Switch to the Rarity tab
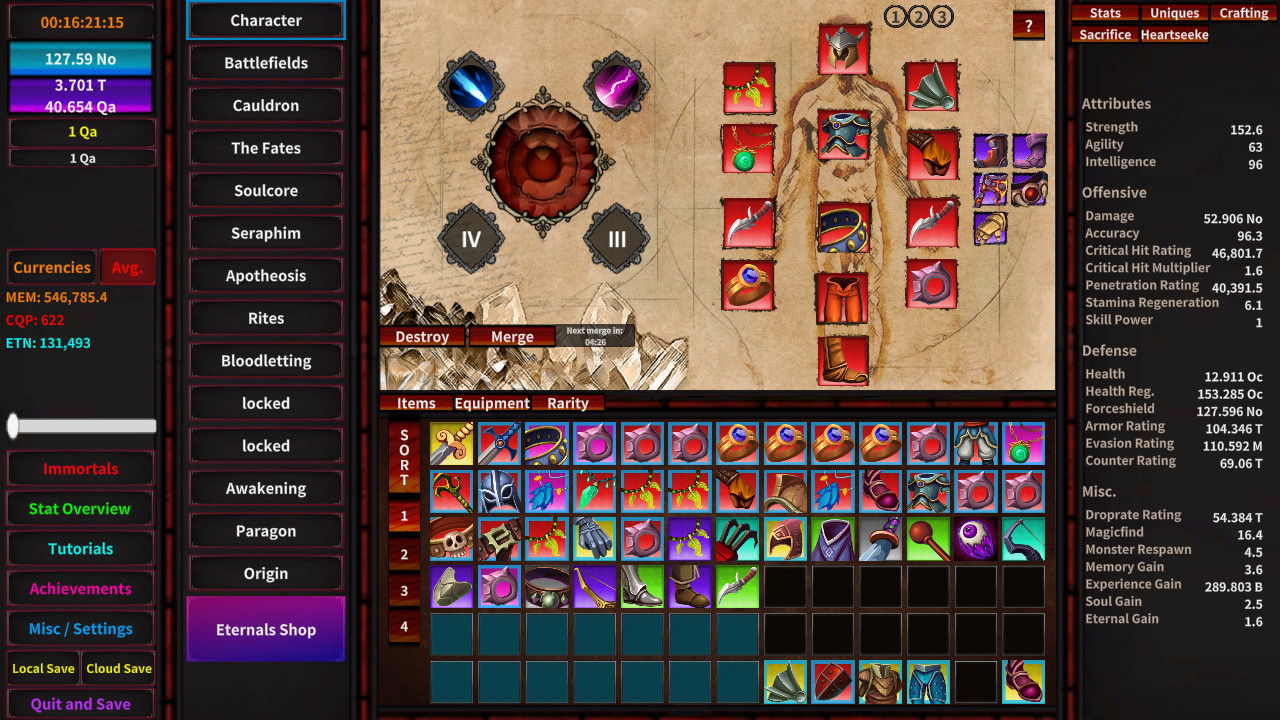This screenshot has width=1280, height=720. (x=568, y=403)
